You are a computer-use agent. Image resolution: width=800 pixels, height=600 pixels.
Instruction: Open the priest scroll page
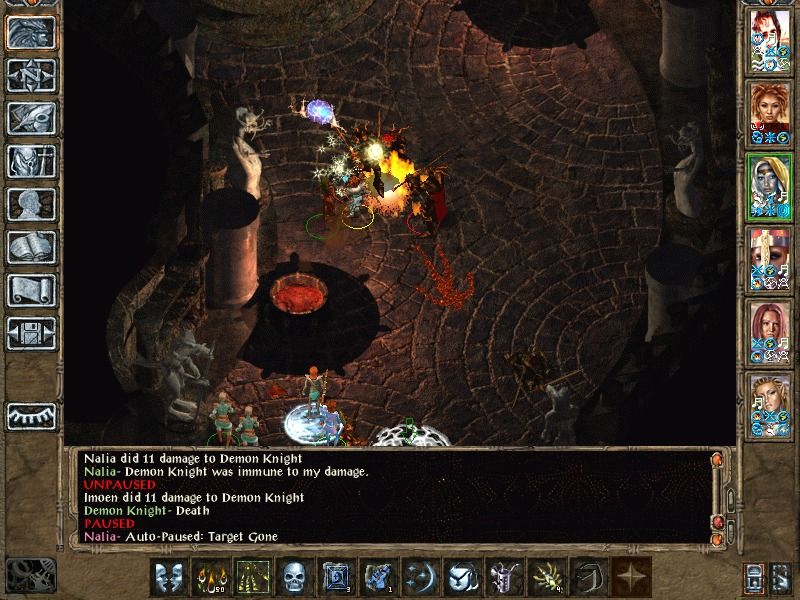click(31, 289)
